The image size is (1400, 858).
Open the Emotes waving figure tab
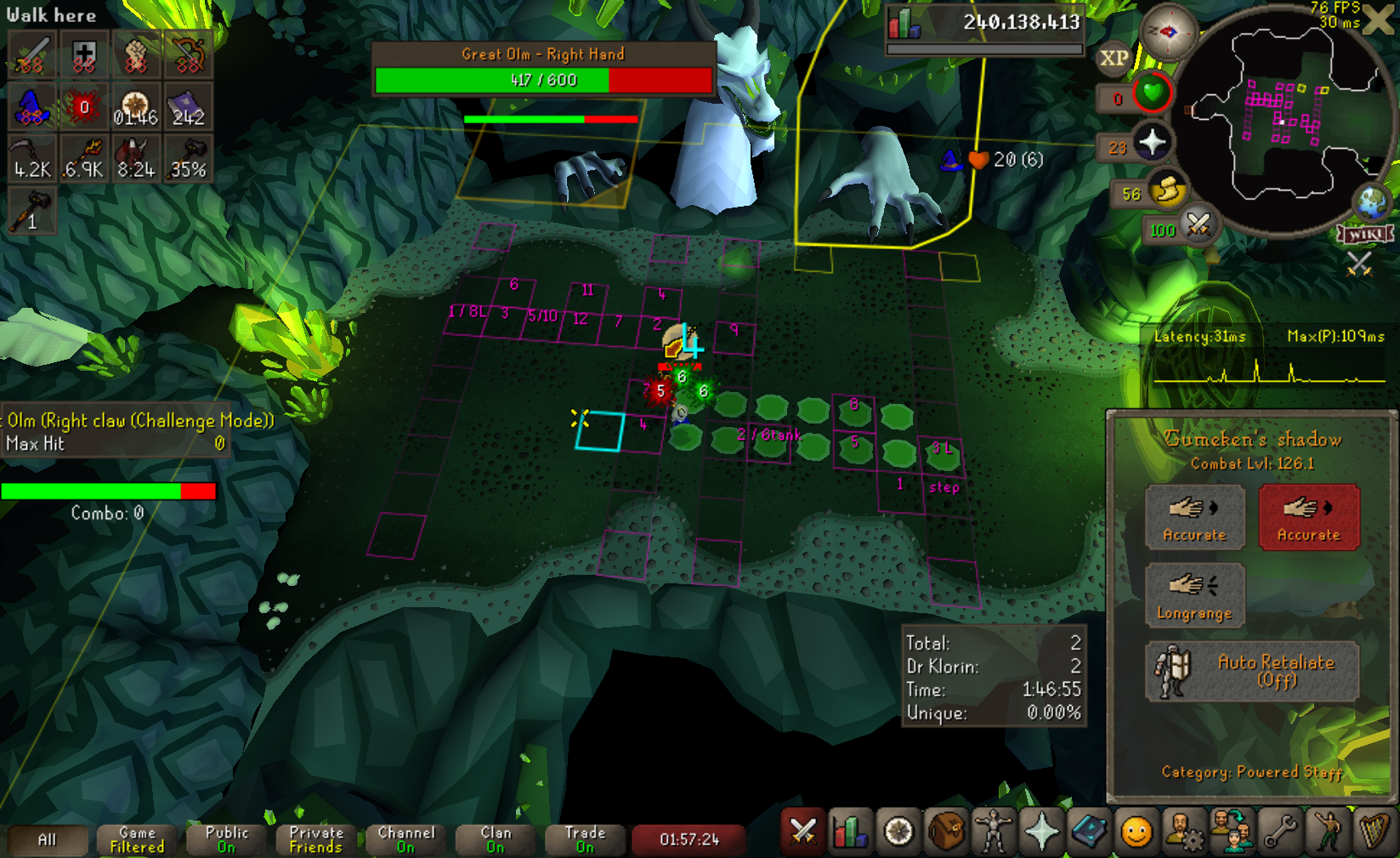(1327, 832)
